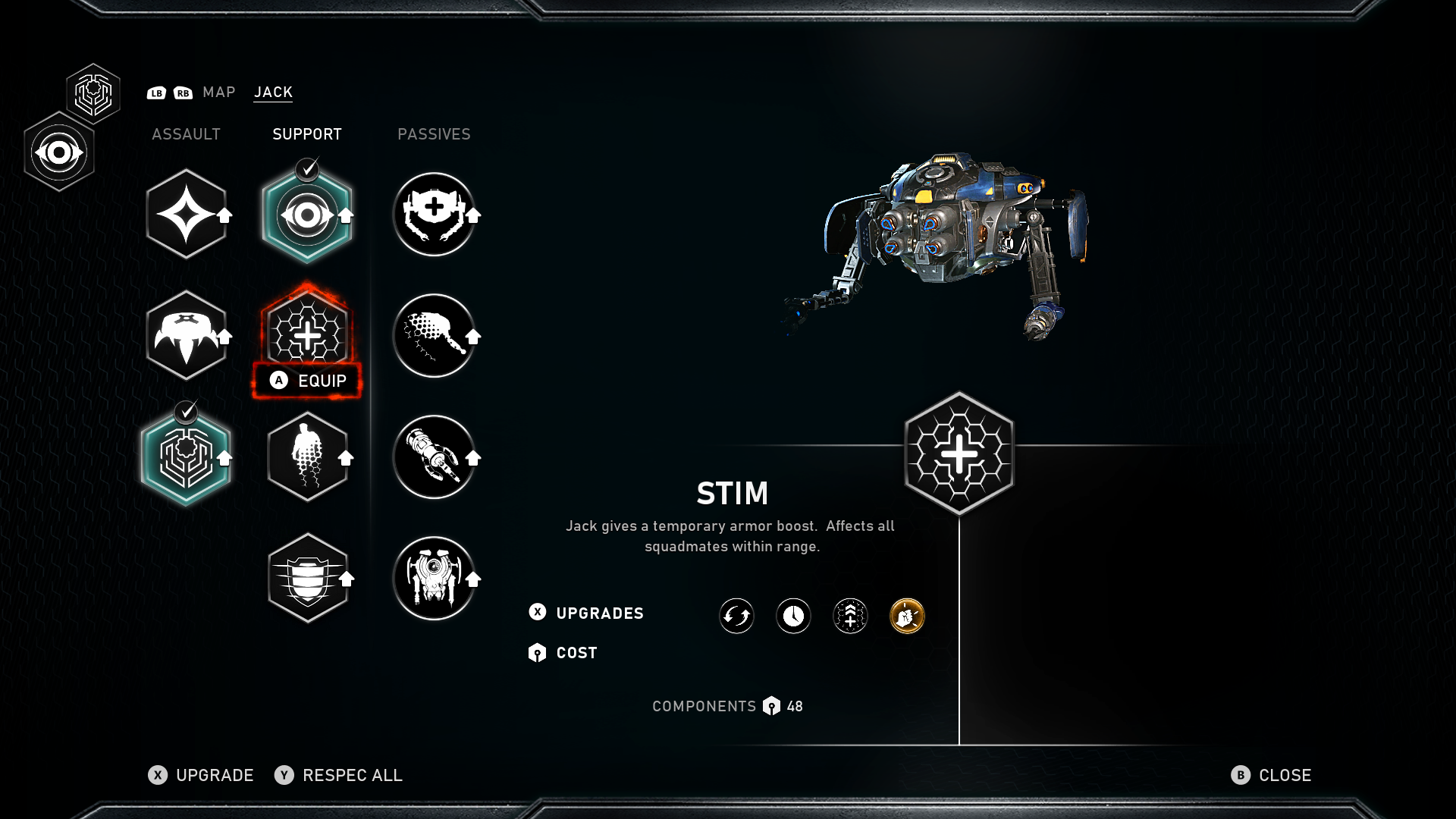
Task: Select the recharge arrows upgrade icon
Action: pyautogui.click(x=736, y=616)
